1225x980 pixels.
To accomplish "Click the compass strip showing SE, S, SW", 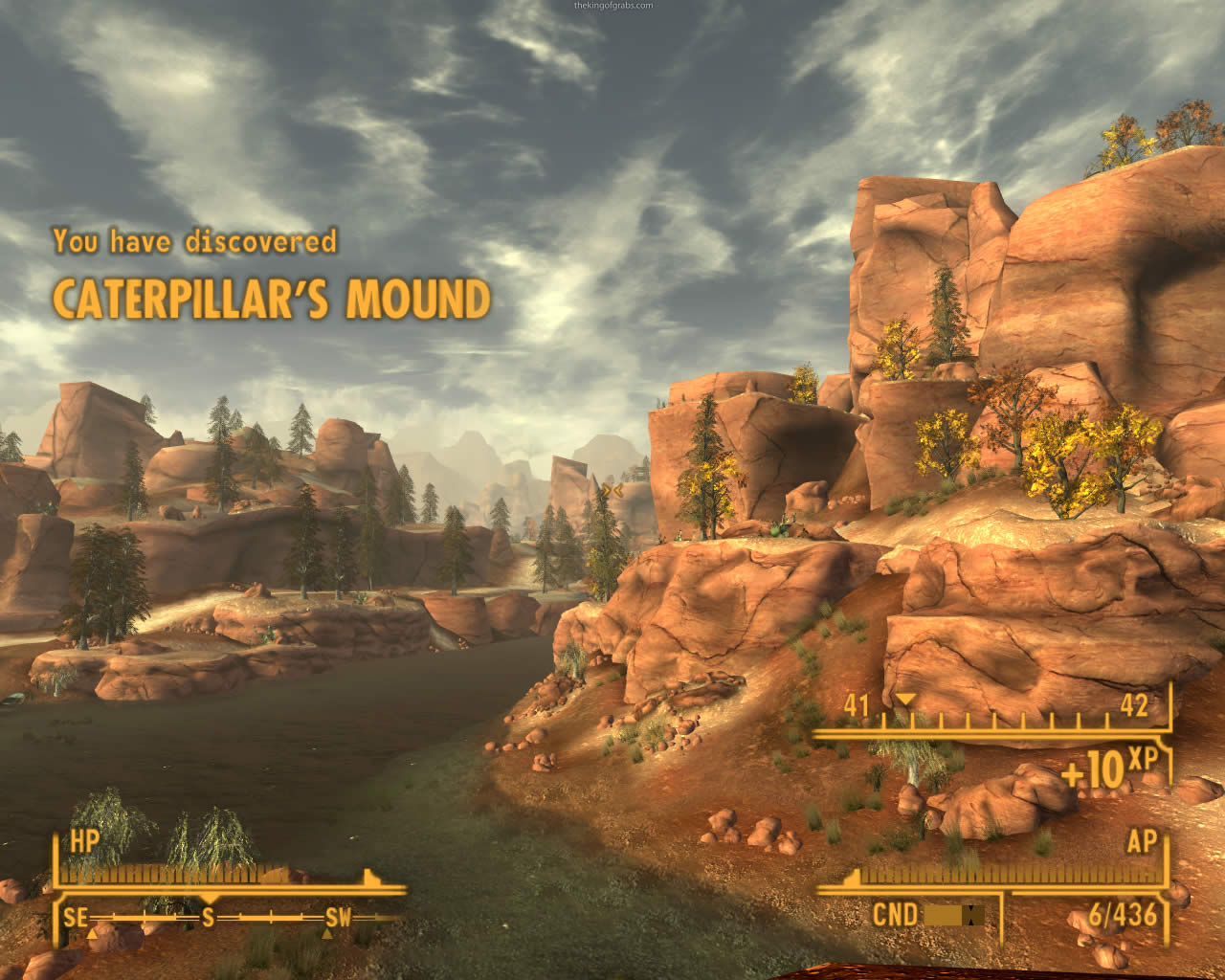I will tap(207, 919).
